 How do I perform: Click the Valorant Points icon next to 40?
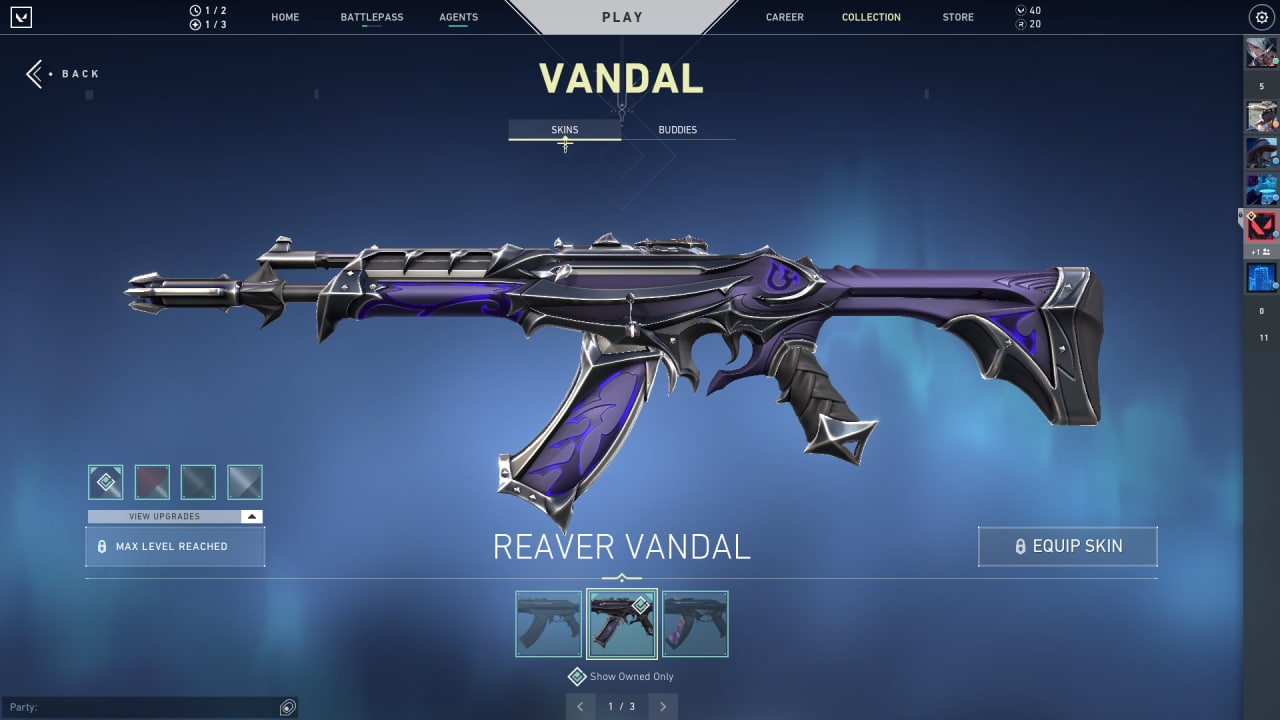coord(1023,10)
